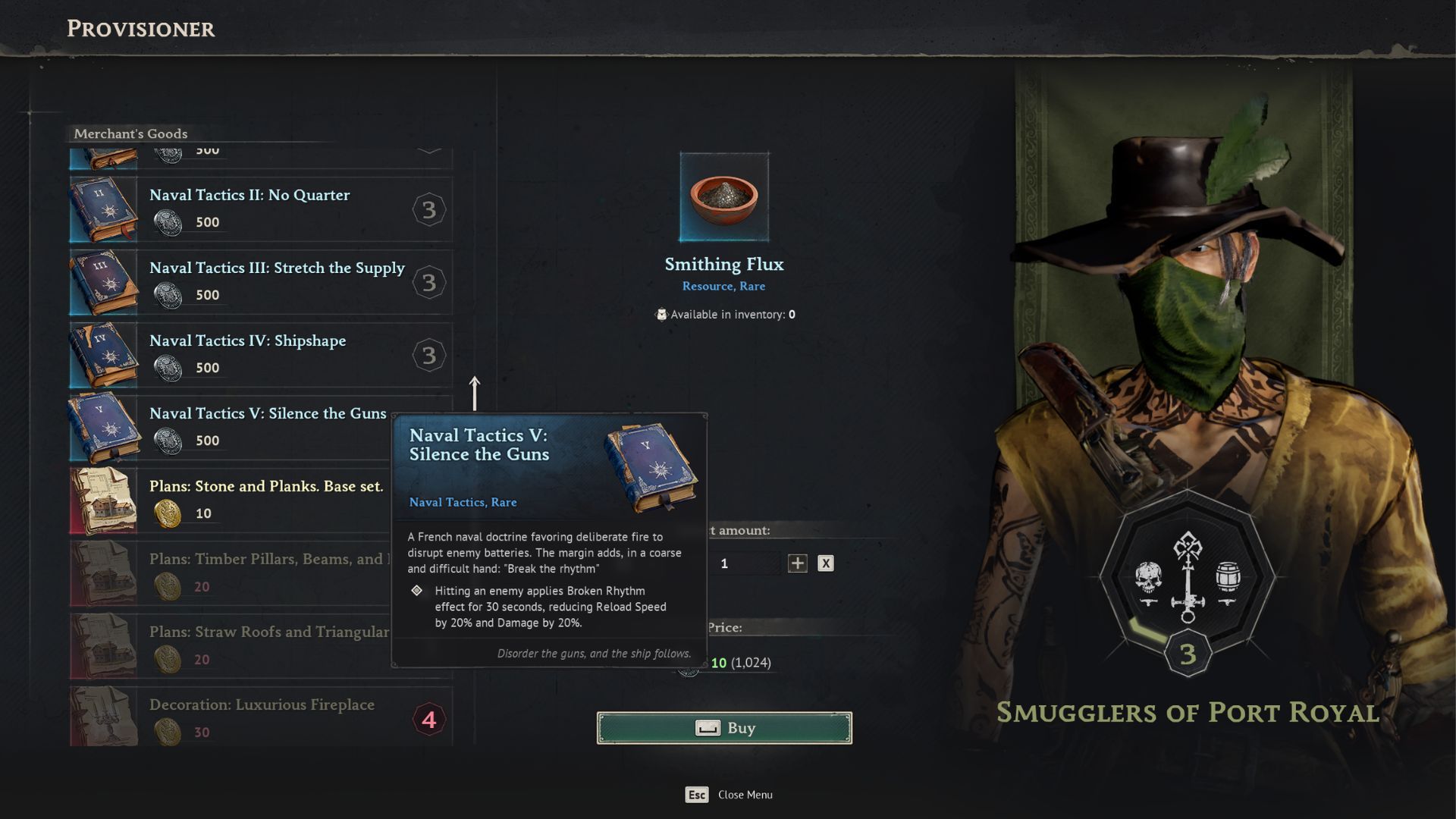Select Naval Tactics II: No Quarter
Screen dimensions: 1456x819
tap(260, 209)
